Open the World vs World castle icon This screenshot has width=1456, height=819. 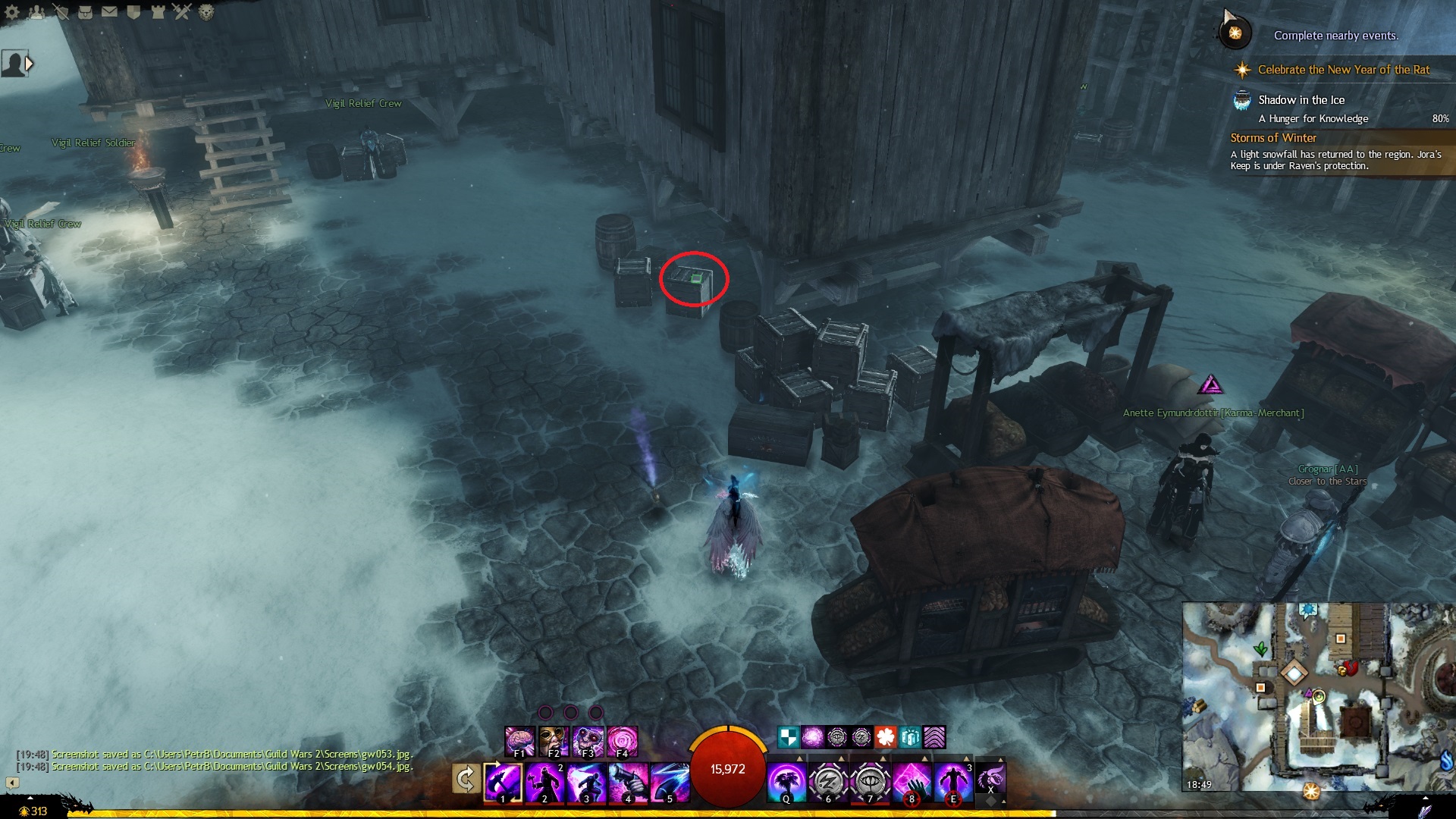click(x=158, y=11)
